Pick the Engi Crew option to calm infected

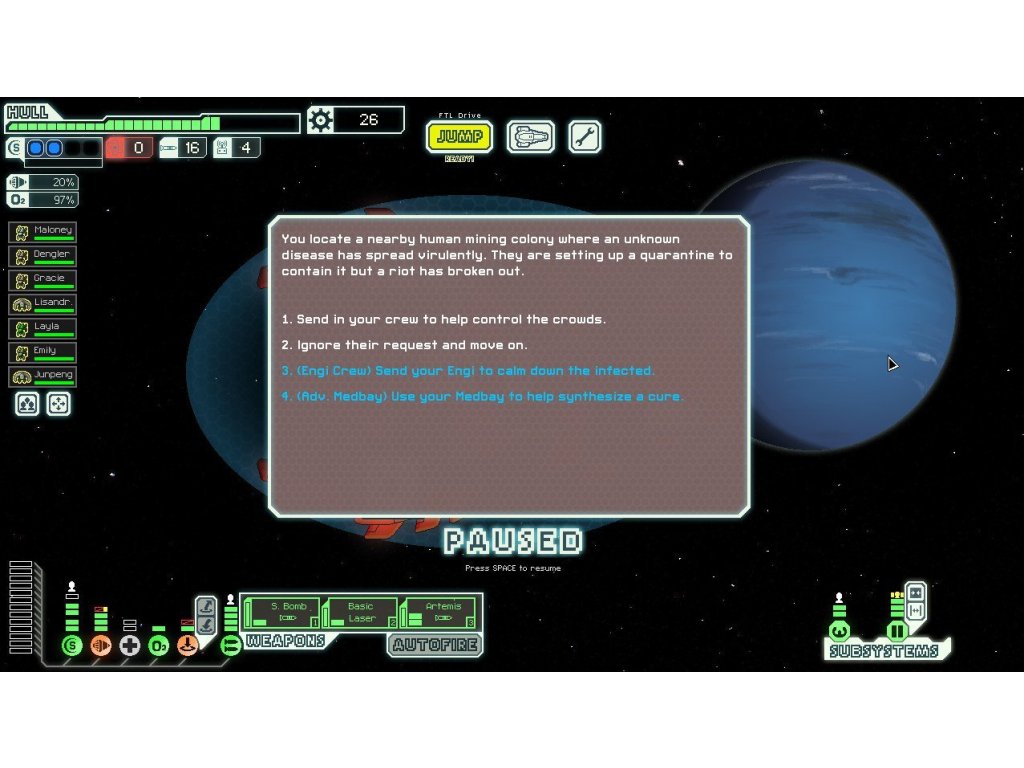click(x=467, y=371)
